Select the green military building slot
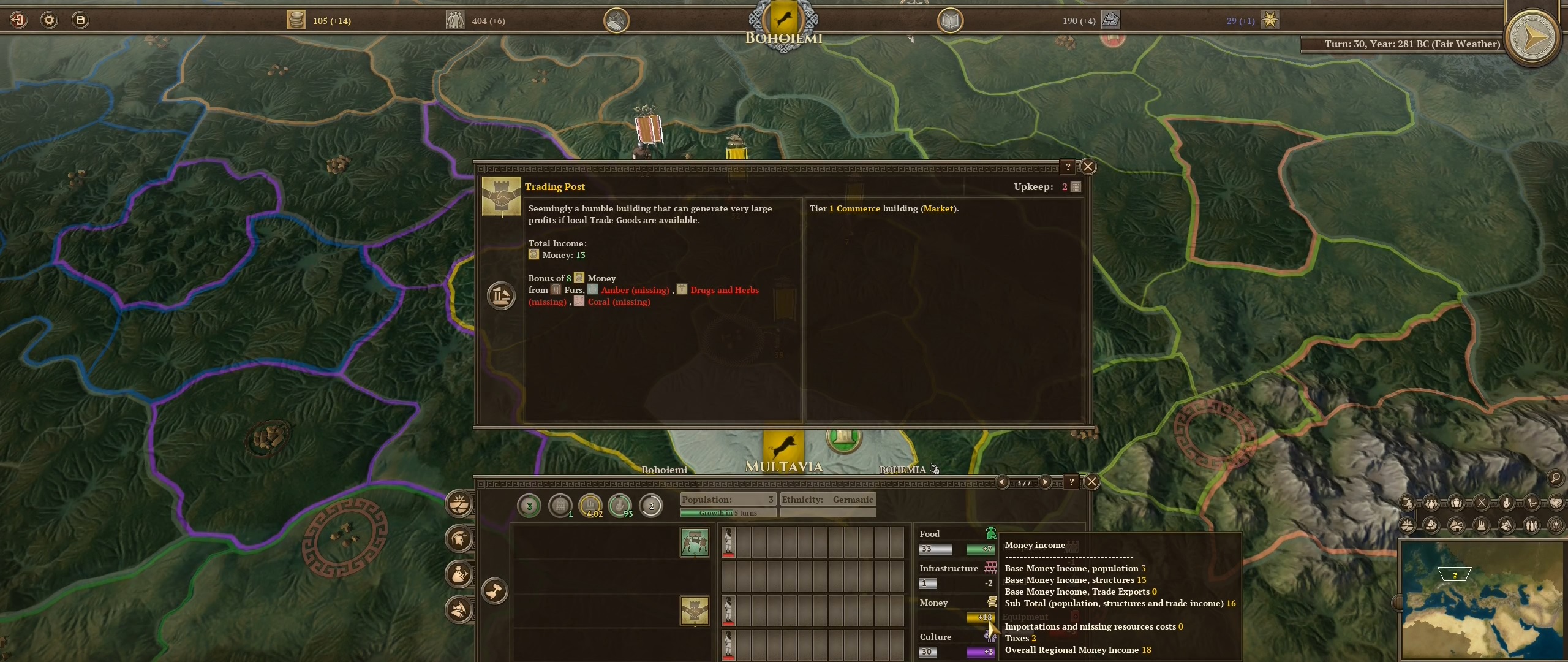1568x662 pixels. click(x=695, y=542)
